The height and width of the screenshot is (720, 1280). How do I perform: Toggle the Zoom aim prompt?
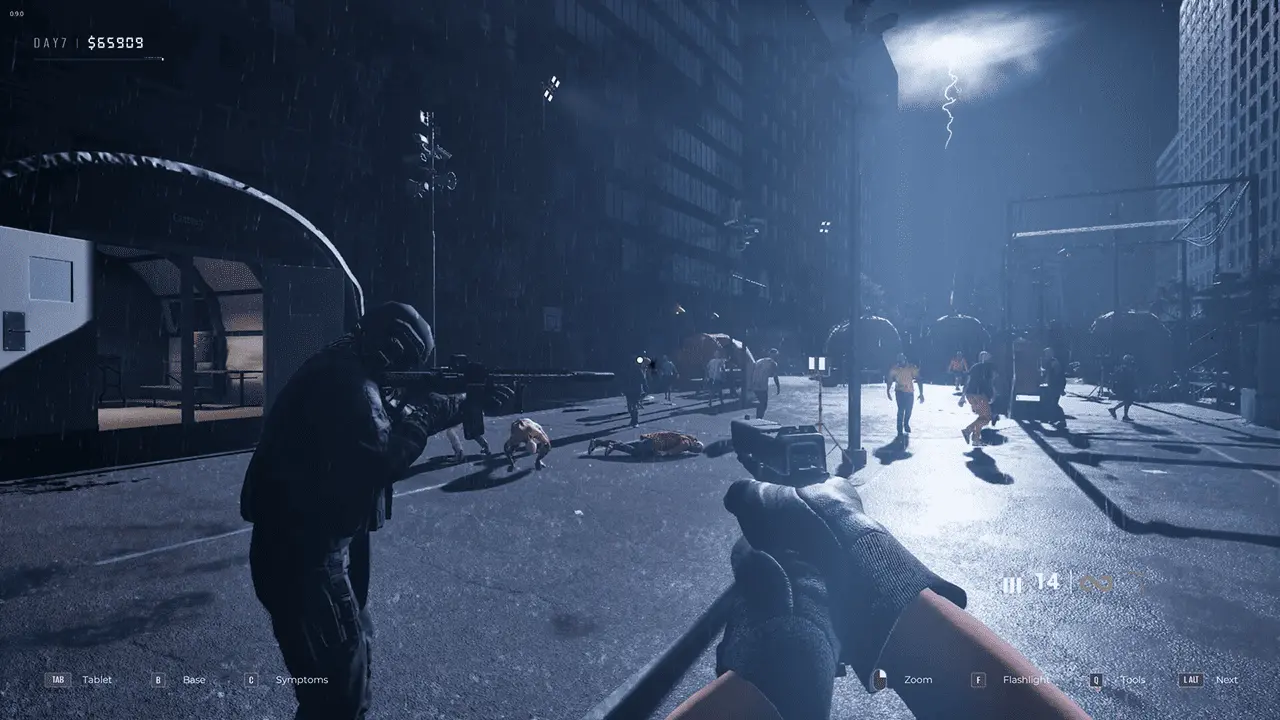tap(917, 679)
